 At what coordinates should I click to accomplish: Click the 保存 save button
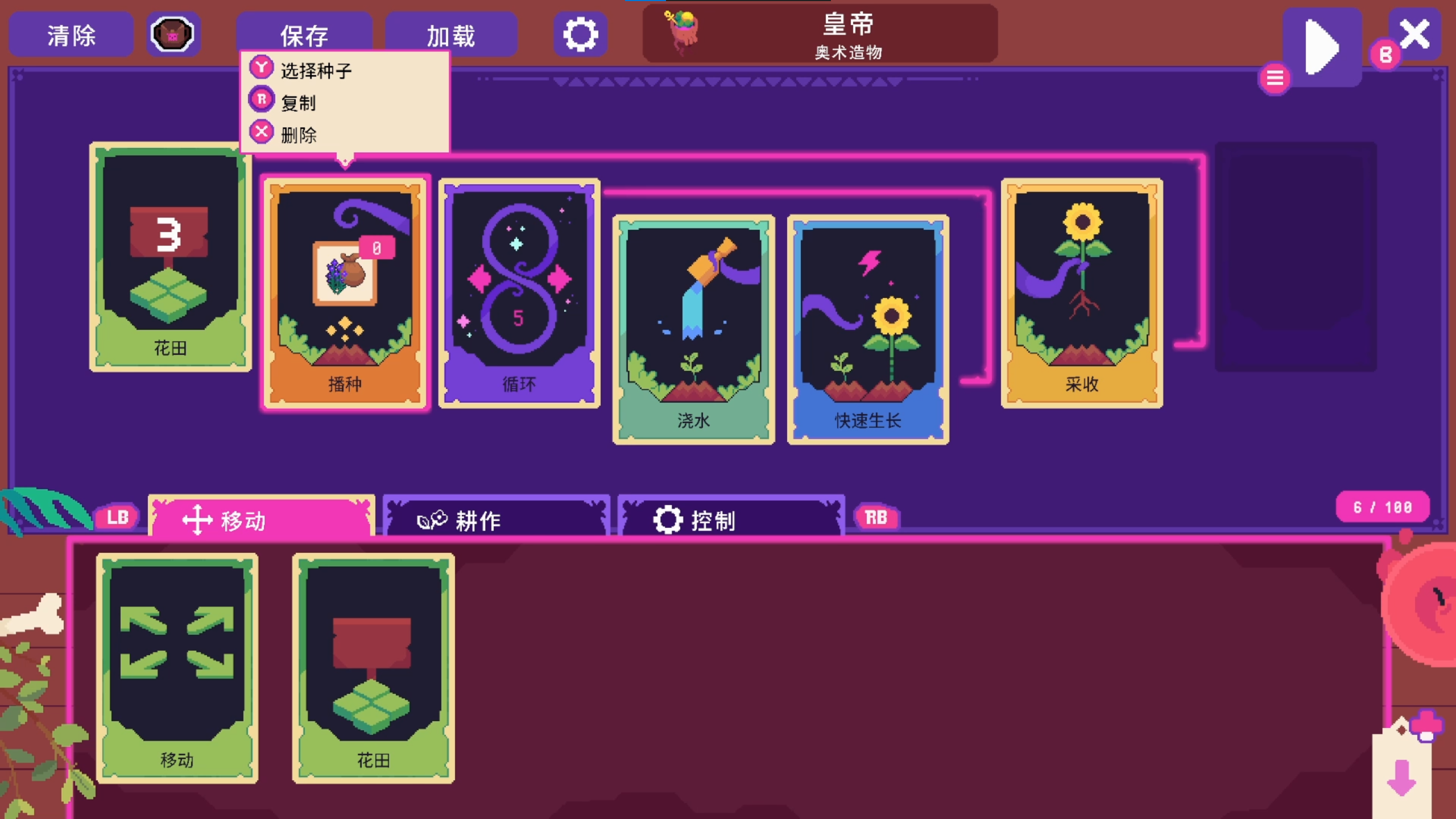tap(305, 34)
